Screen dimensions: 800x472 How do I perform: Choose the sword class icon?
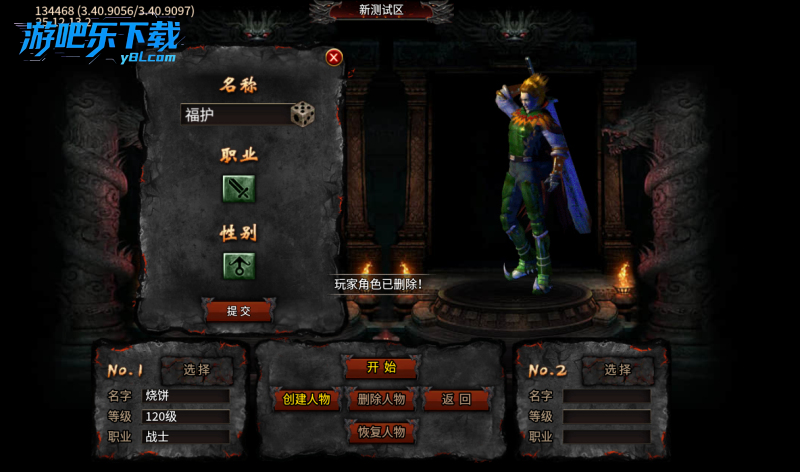pos(239,188)
